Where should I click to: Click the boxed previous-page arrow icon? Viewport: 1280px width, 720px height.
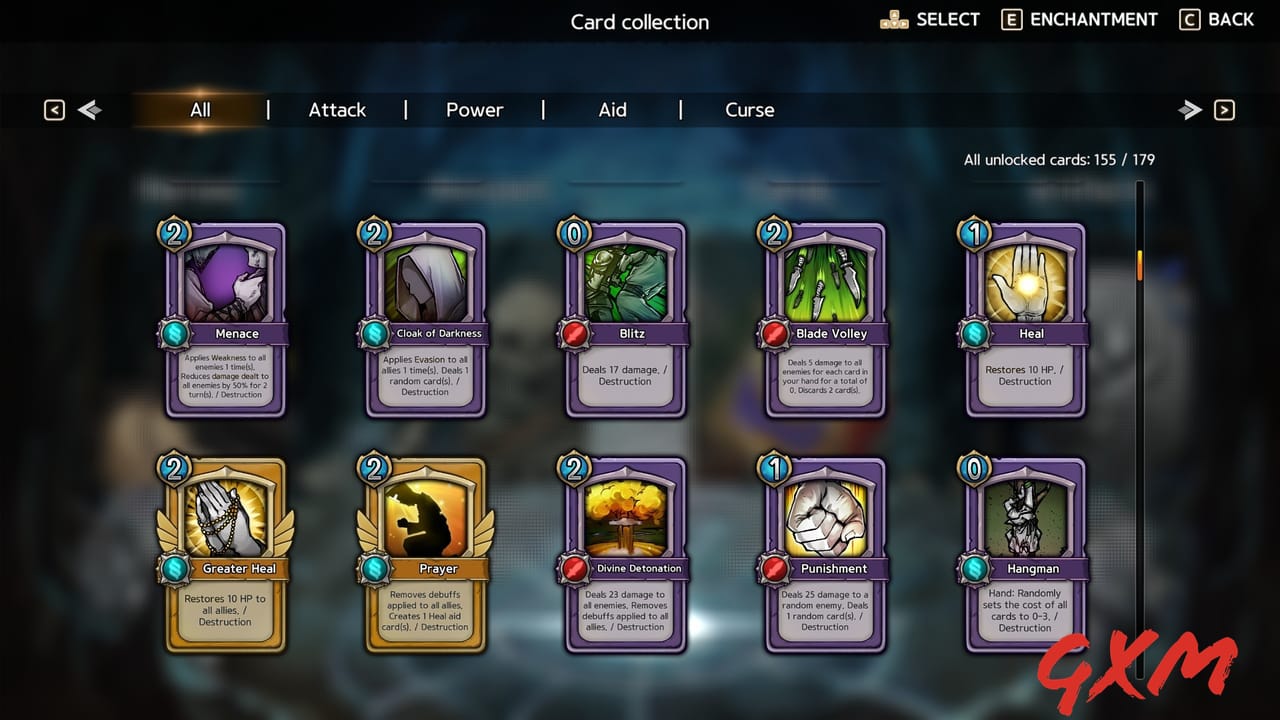(54, 110)
